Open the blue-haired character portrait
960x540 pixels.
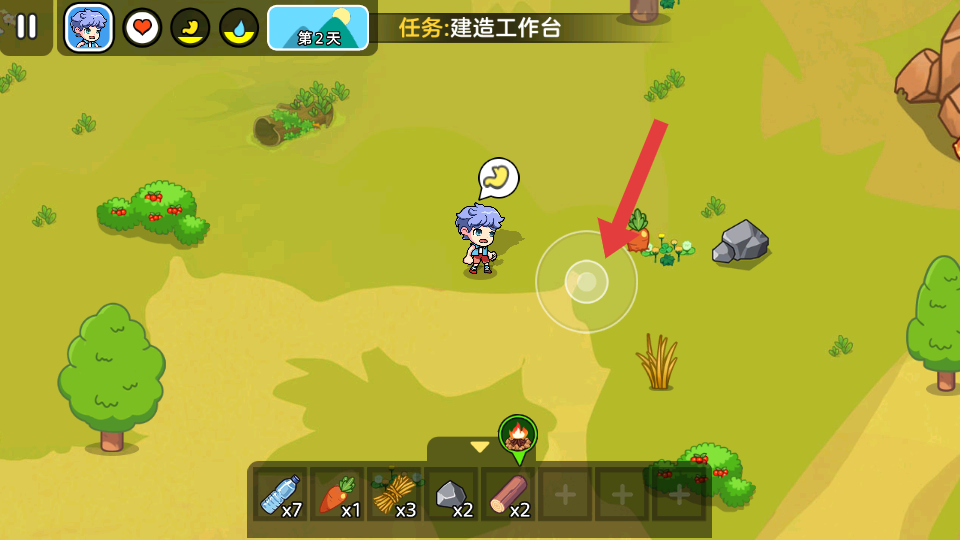click(89, 27)
